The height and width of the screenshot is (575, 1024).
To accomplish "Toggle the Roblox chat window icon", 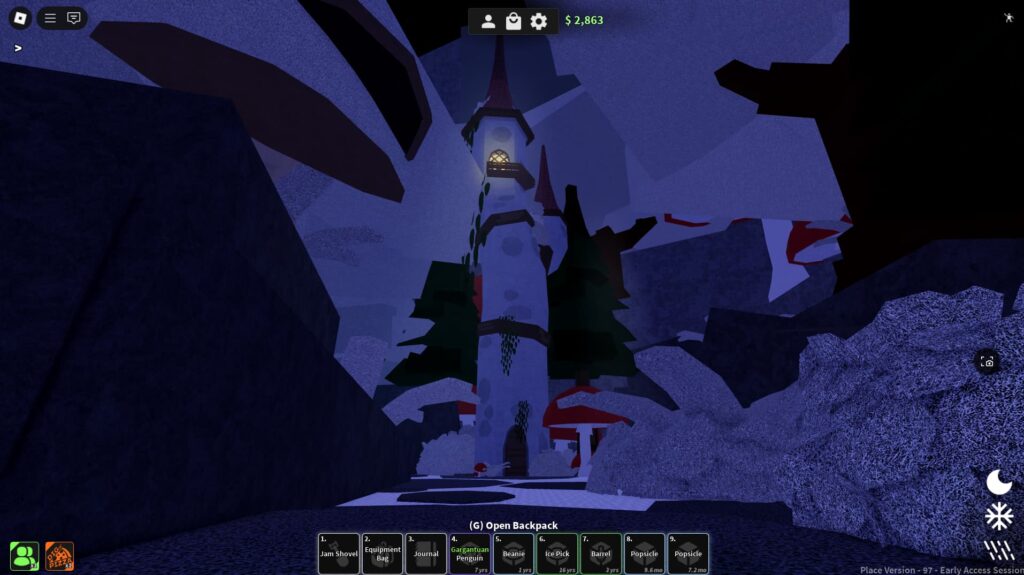I will 74,18.
